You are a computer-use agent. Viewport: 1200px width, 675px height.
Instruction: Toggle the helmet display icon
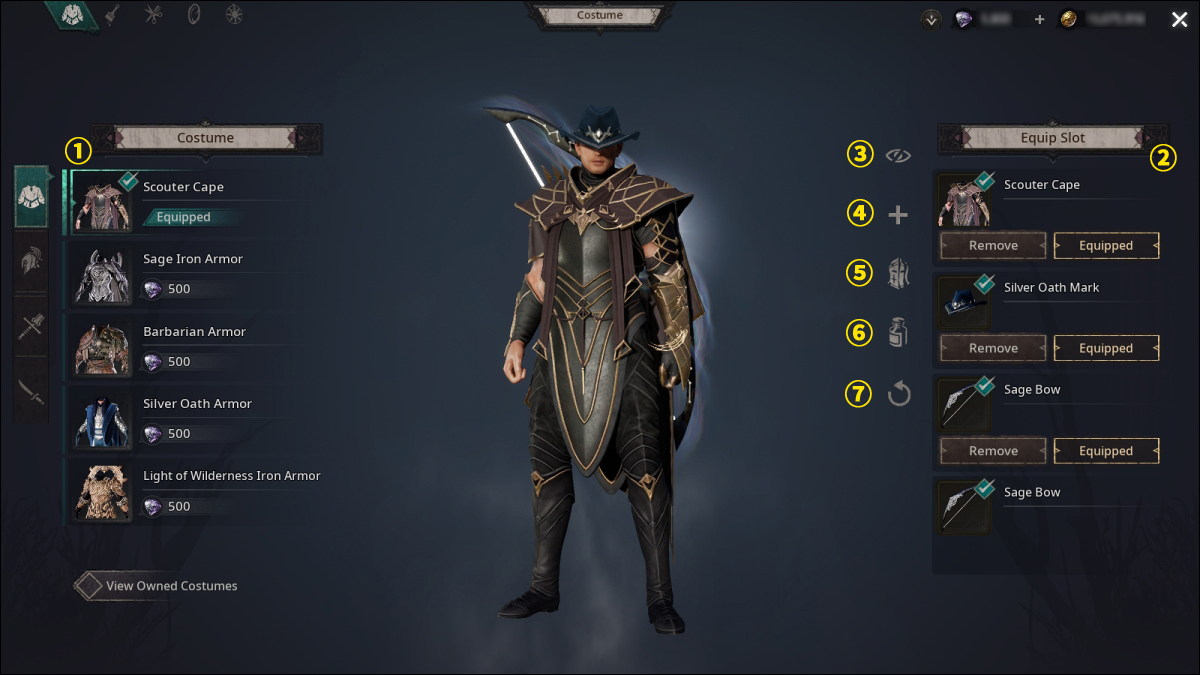898,273
